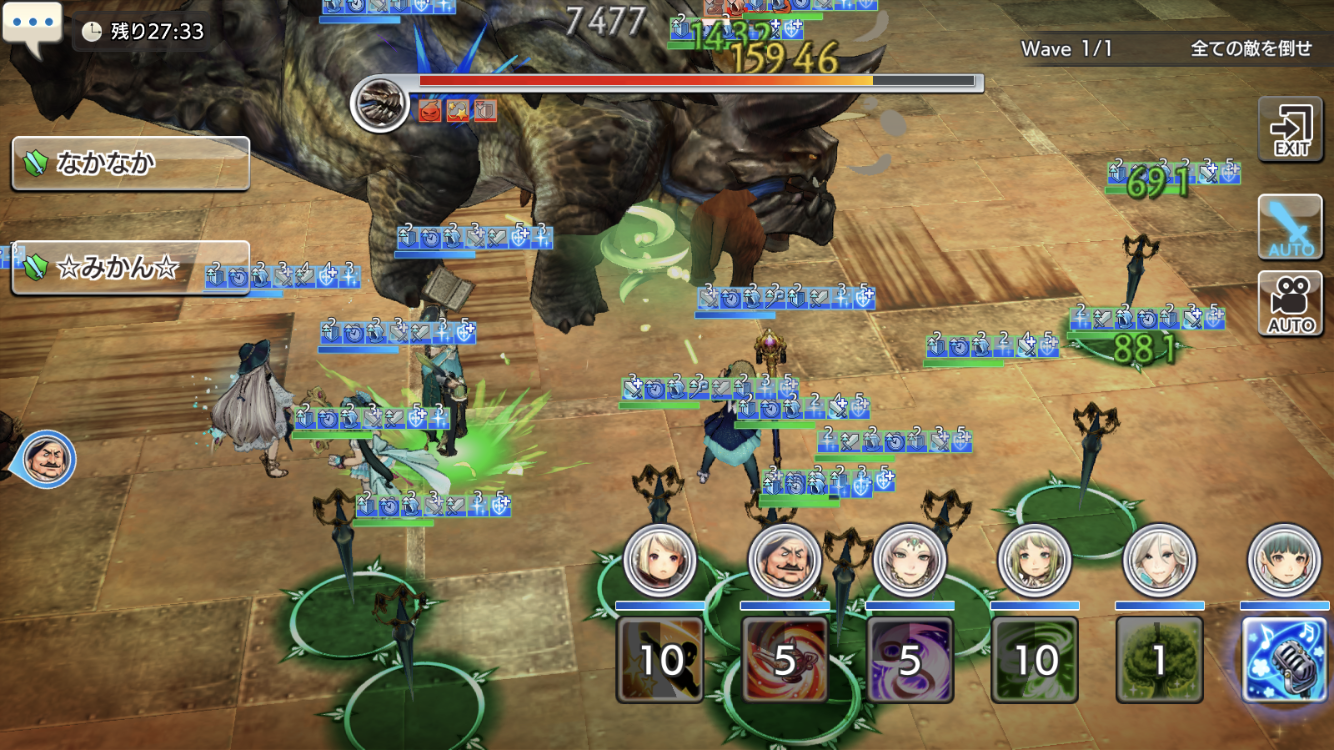Tap the mustached man bubble at screen edge
This screenshot has width=1334, height=750.
tap(47, 459)
